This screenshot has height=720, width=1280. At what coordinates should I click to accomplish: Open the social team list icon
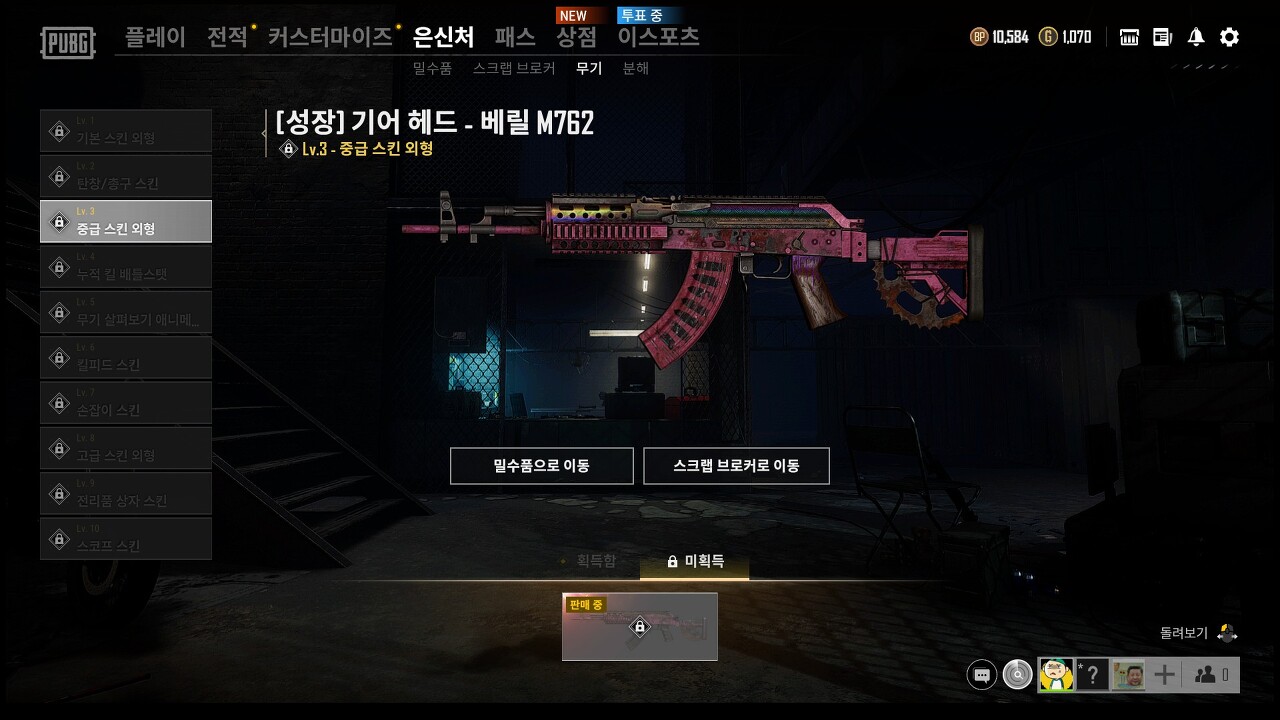point(1205,674)
